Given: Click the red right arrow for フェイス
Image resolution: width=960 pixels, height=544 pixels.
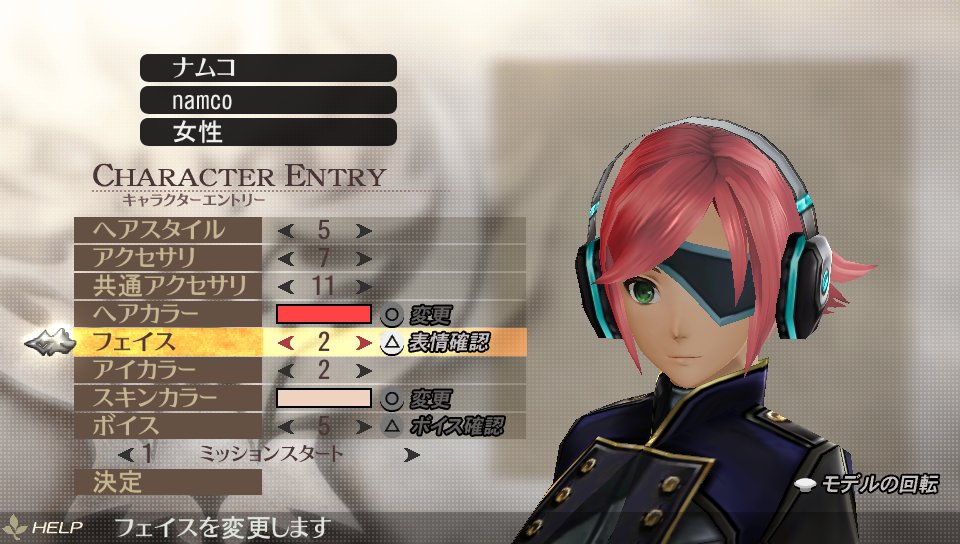Looking at the screenshot, I should click(x=363, y=343).
